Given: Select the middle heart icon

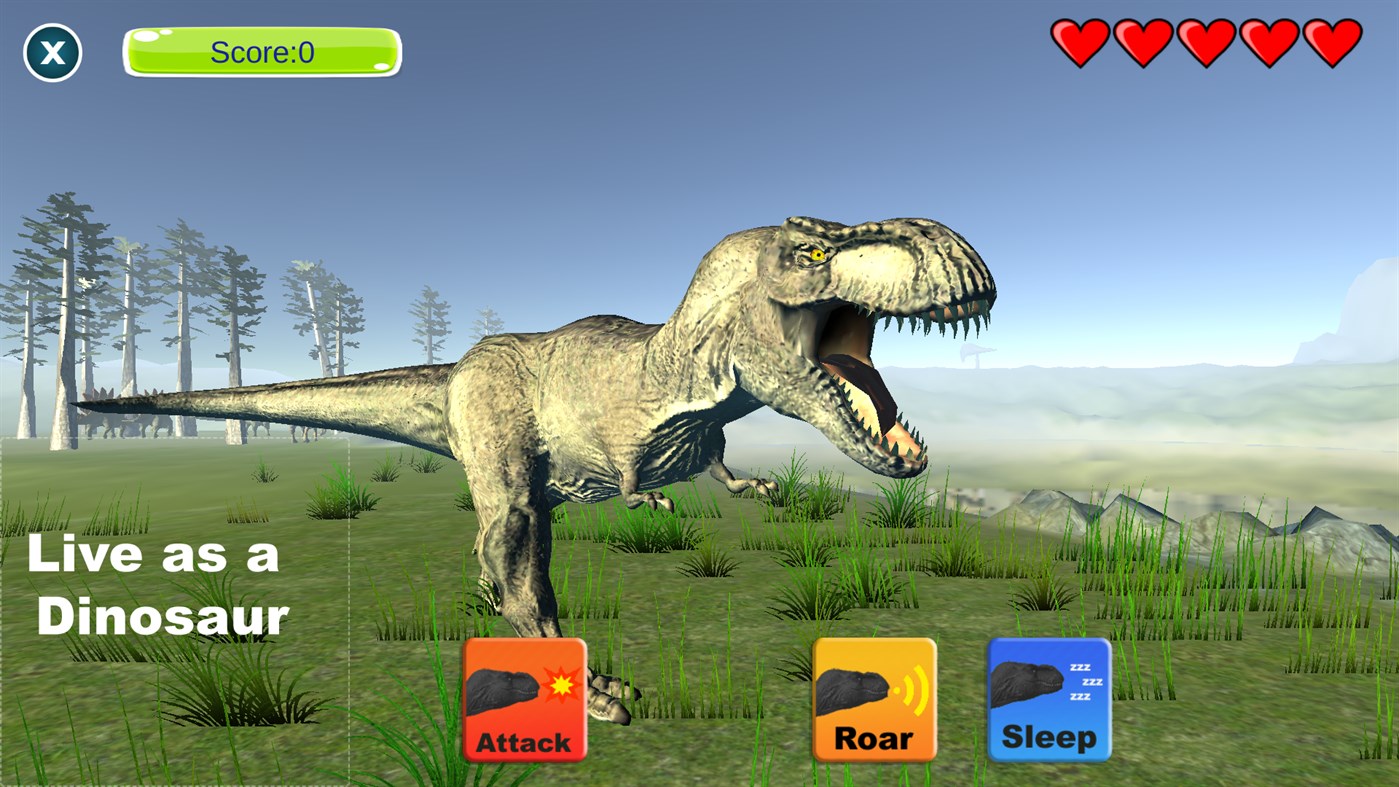Looking at the screenshot, I should coord(1206,43).
